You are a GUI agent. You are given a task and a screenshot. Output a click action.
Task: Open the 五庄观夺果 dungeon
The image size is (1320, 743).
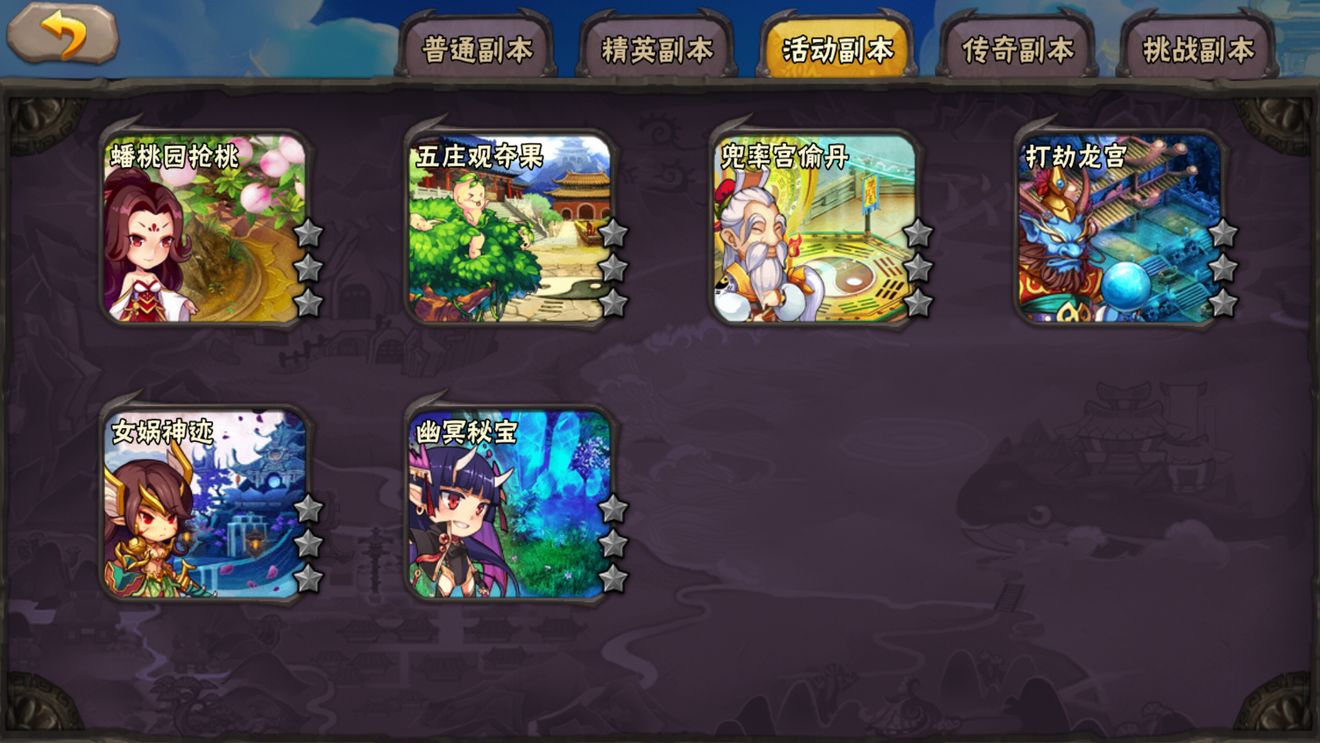click(505, 225)
